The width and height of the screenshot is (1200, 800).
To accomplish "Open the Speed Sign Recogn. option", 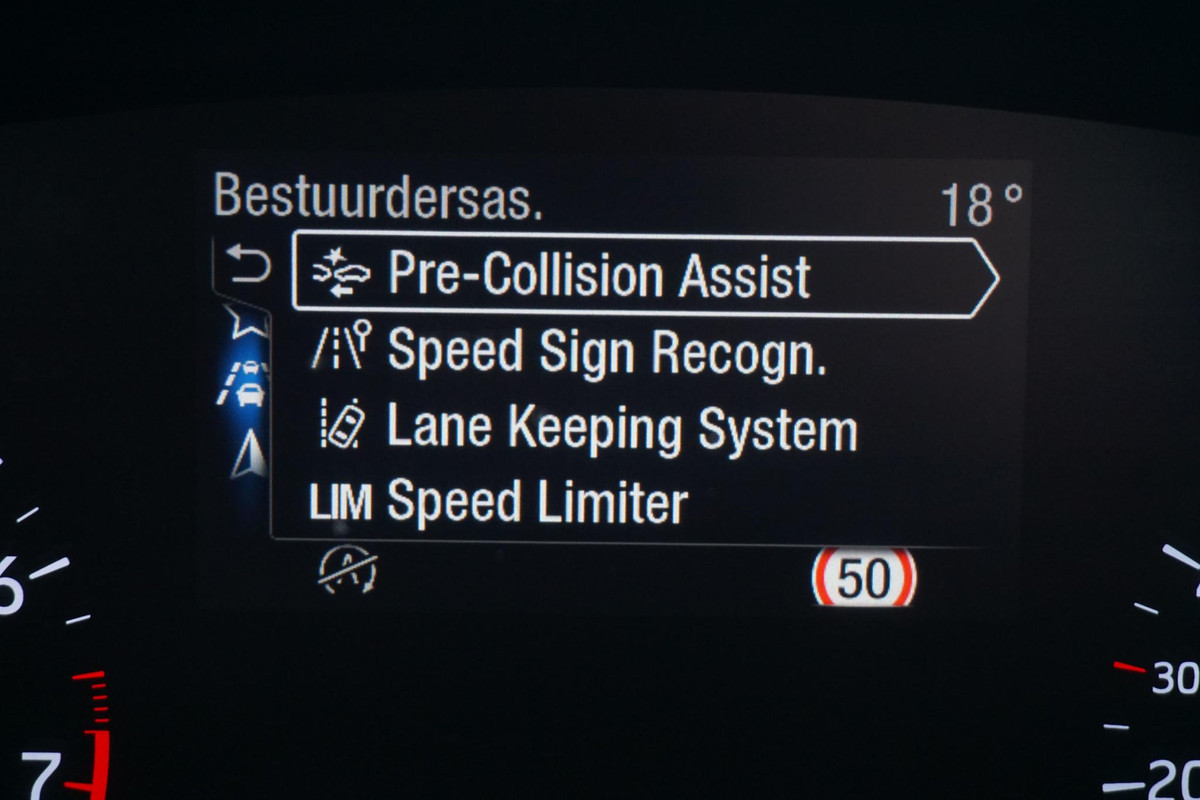I will tap(605, 352).
